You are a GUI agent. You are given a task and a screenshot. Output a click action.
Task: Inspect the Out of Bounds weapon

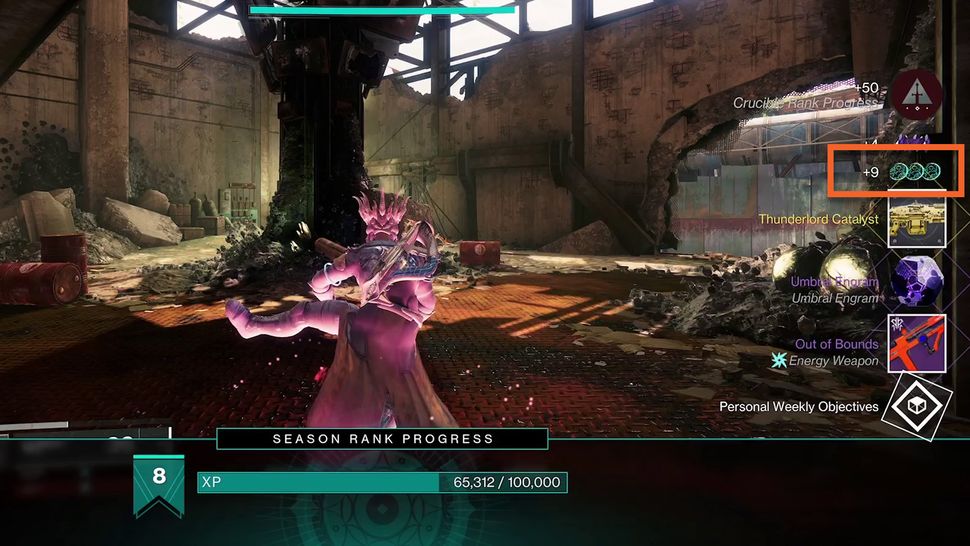917,343
